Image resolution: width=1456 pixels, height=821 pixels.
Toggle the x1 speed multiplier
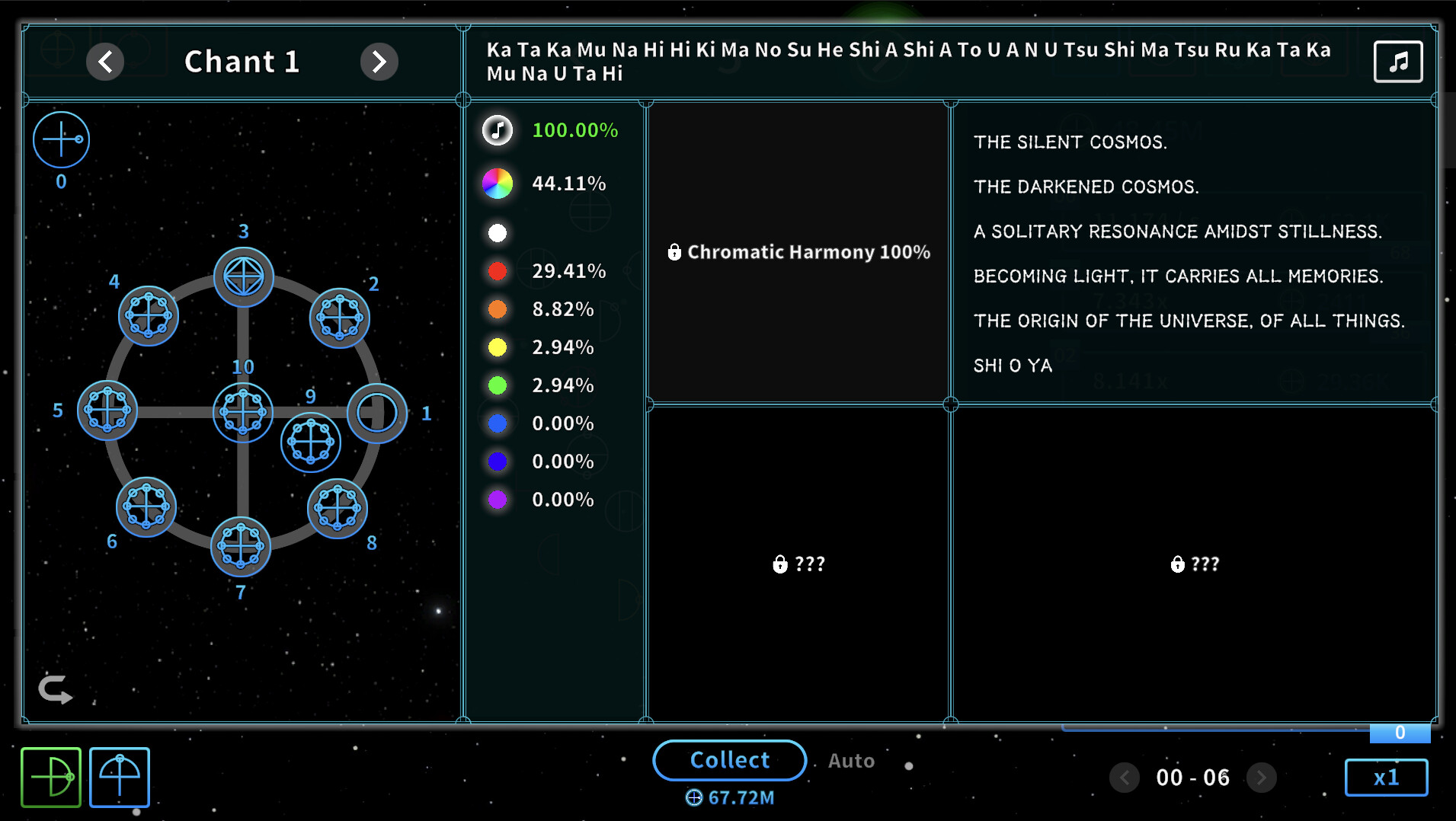[1386, 777]
